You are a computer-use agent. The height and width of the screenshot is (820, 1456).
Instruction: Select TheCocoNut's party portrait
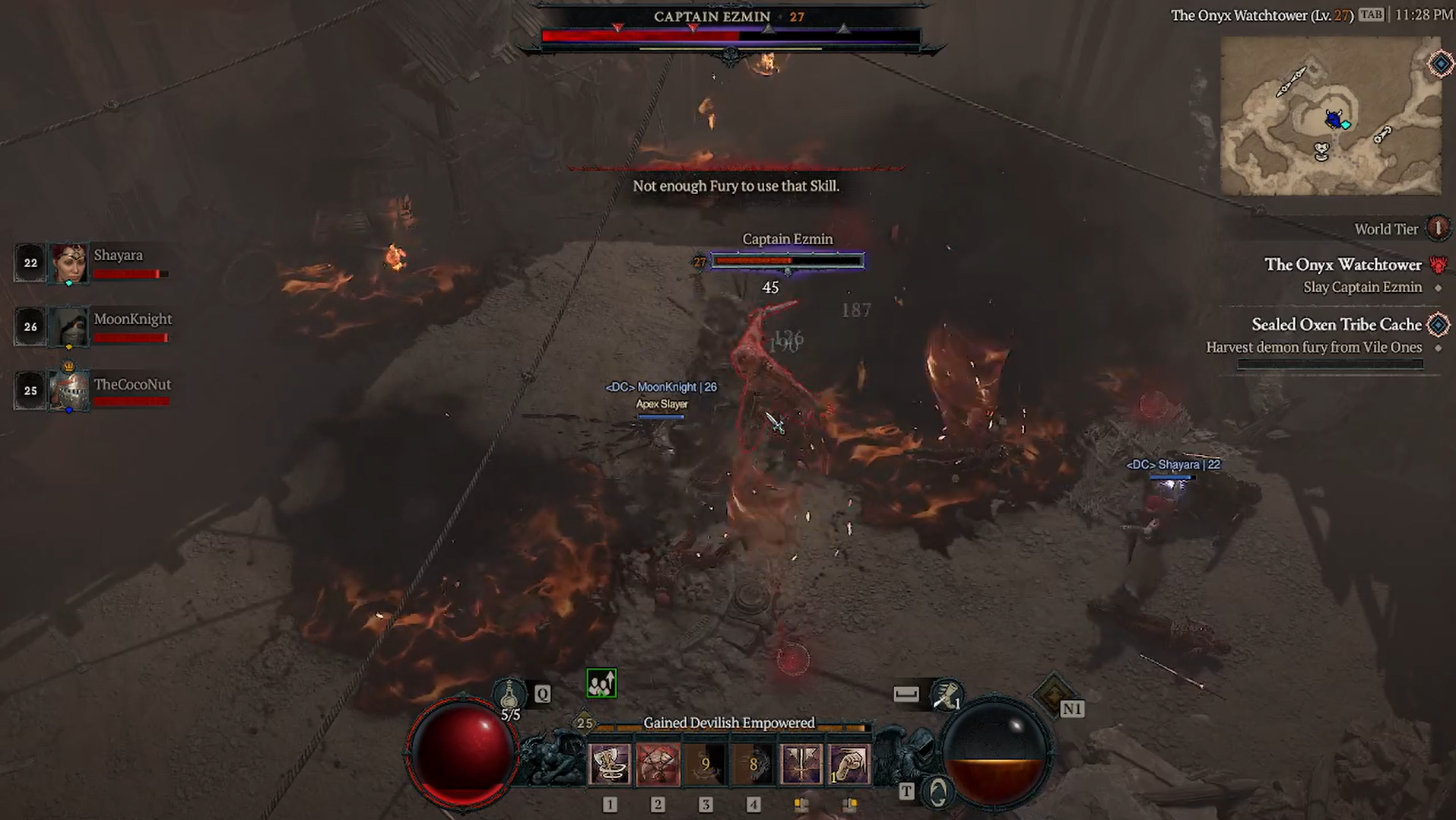click(x=68, y=390)
